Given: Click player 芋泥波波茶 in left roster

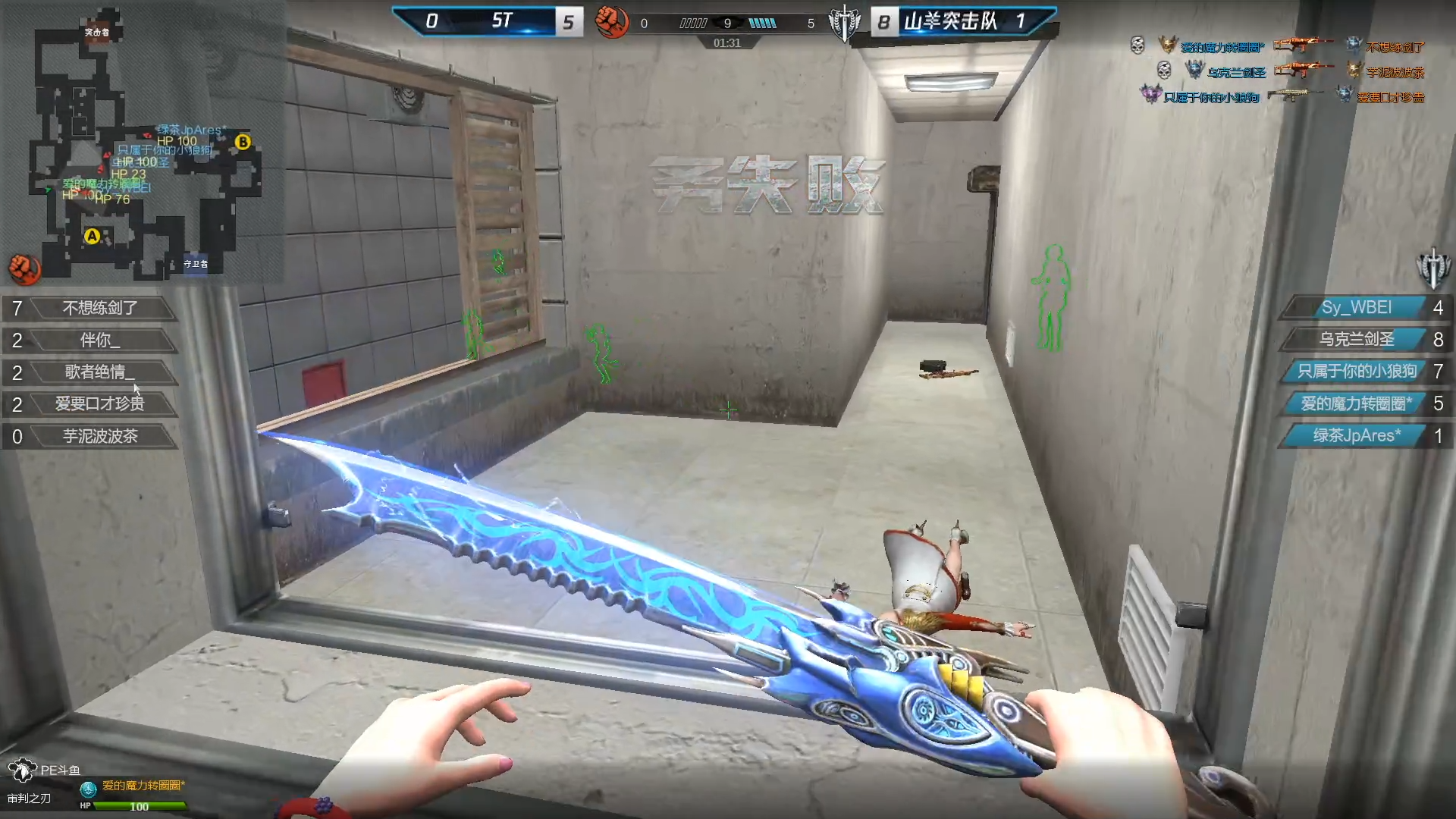Looking at the screenshot, I should (x=99, y=436).
